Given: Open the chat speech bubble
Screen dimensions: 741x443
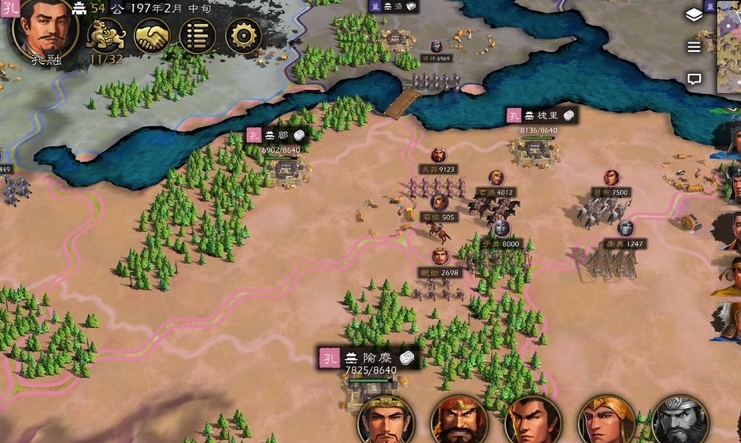Looking at the screenshot, I should 694,79.
